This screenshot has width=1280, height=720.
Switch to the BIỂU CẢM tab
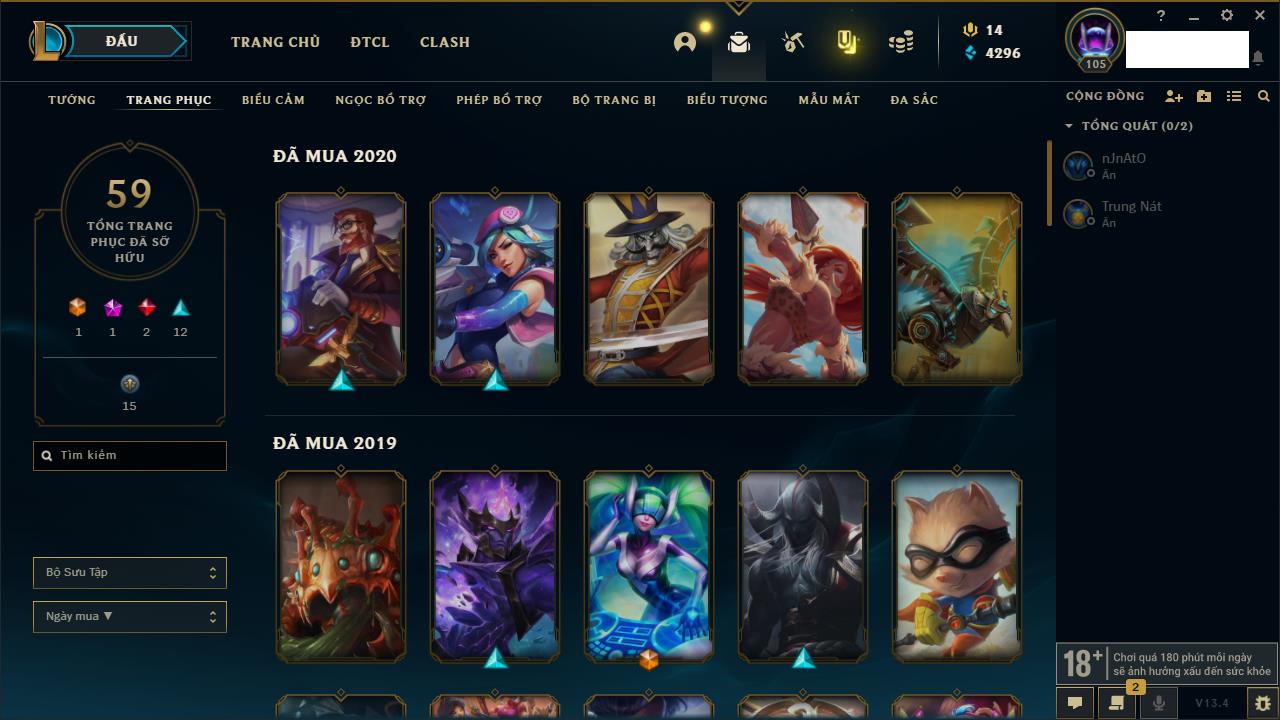273,100
